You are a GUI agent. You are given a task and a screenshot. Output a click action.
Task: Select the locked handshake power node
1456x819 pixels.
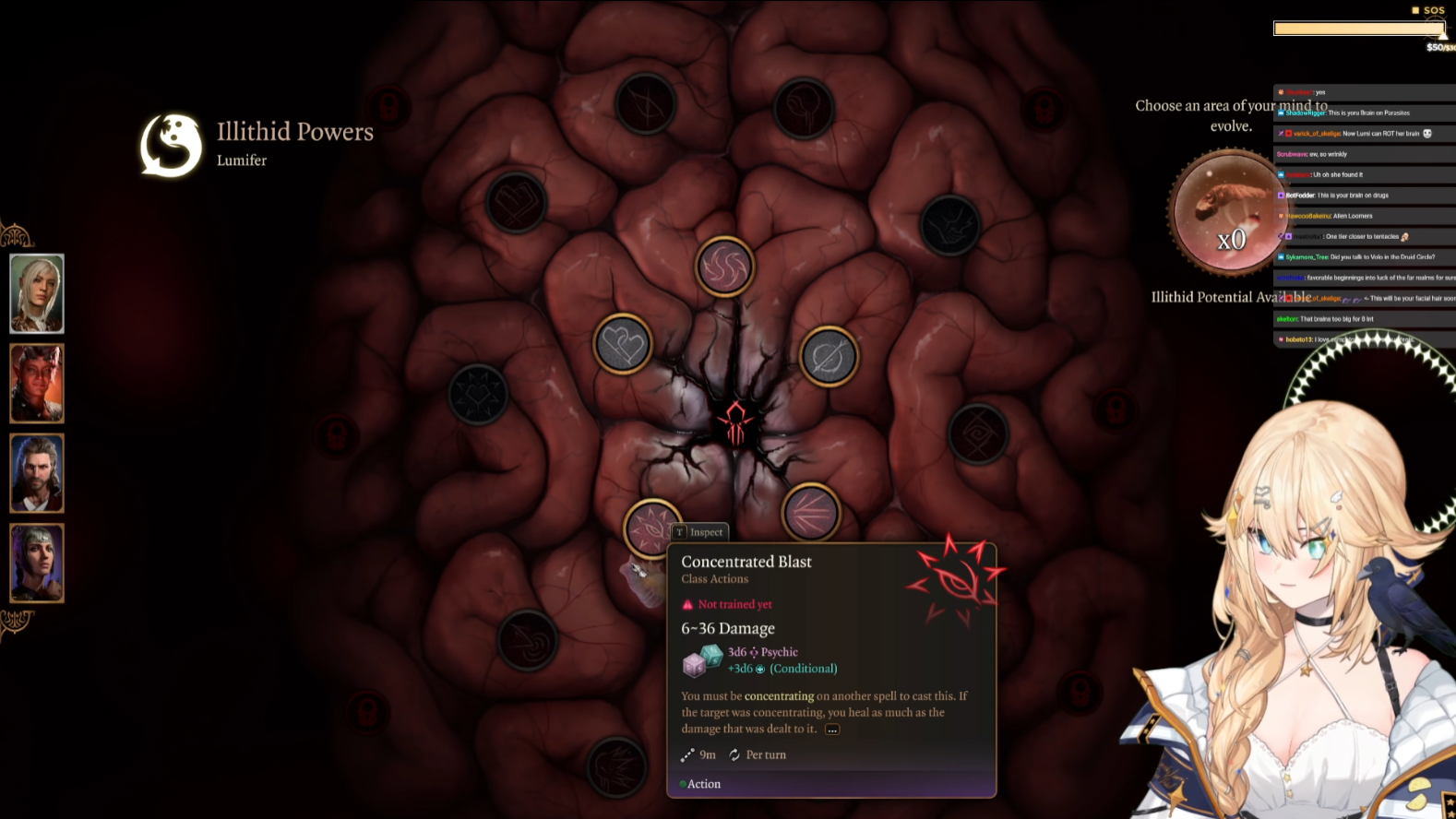(949, 224)
